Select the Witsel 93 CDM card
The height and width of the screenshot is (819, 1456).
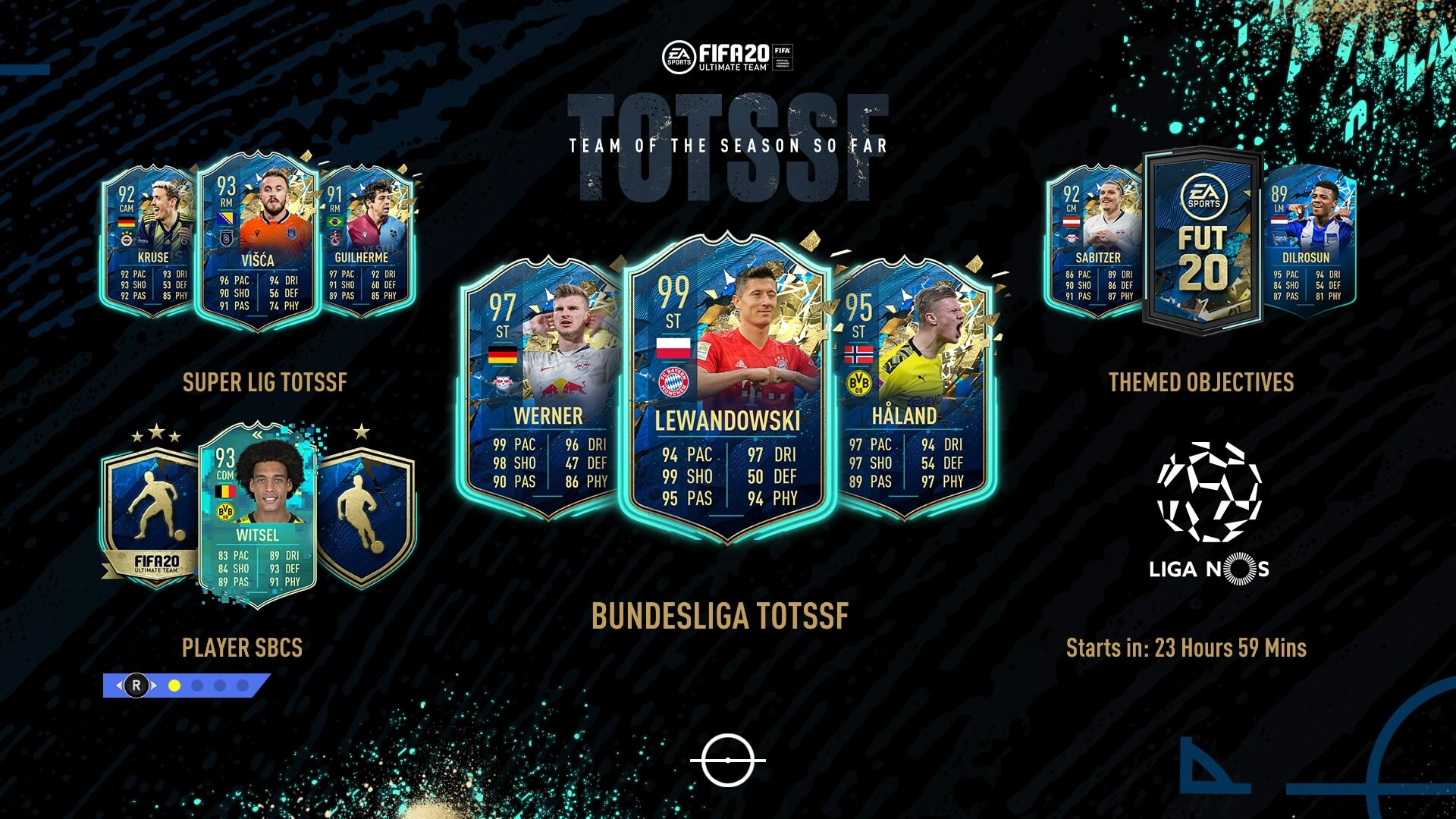click(x=256, y=517)
